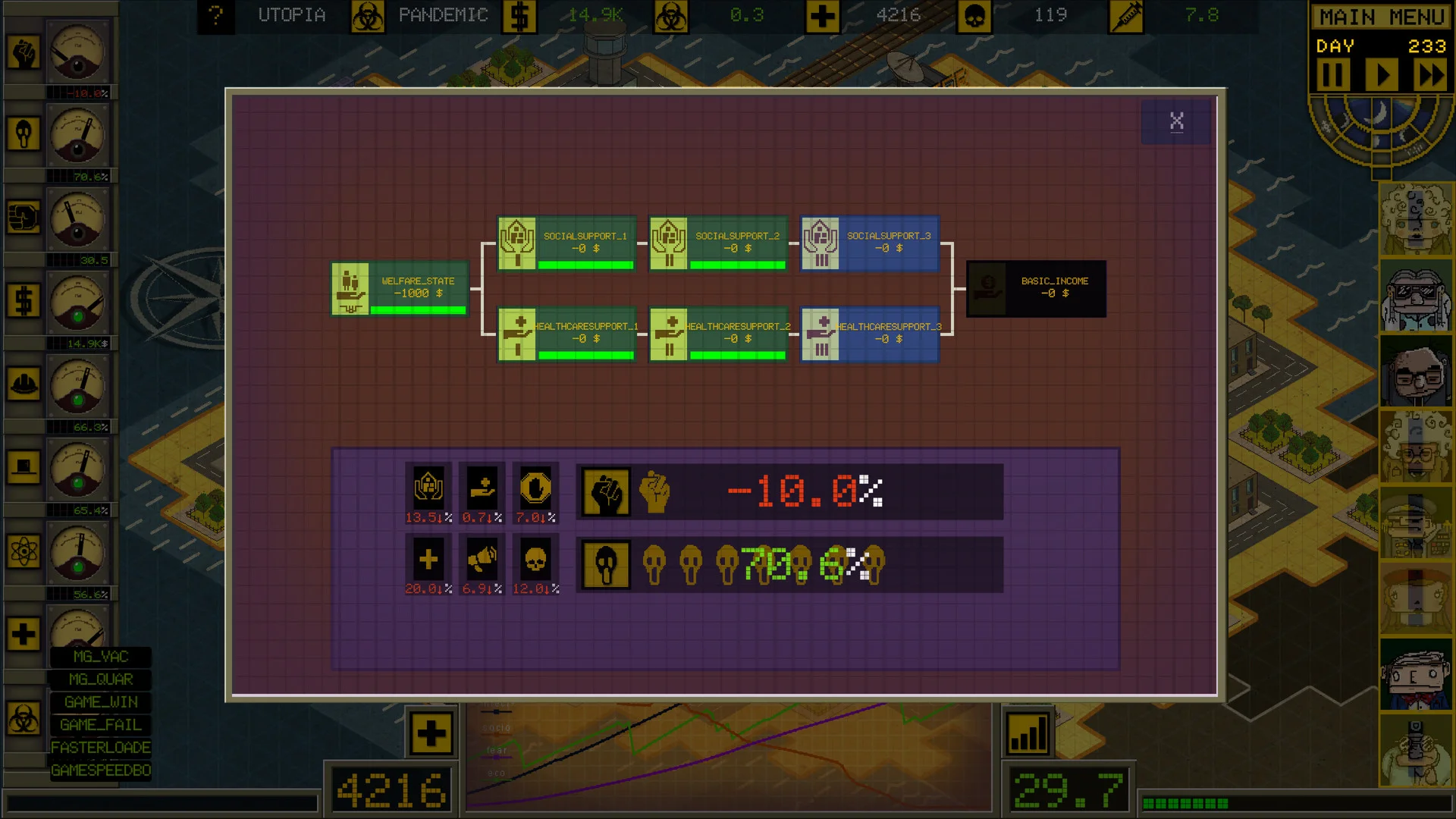Select the WELFARE_STATE policy node
This screenshot has height=819, width=1456.
click(400, 288)
